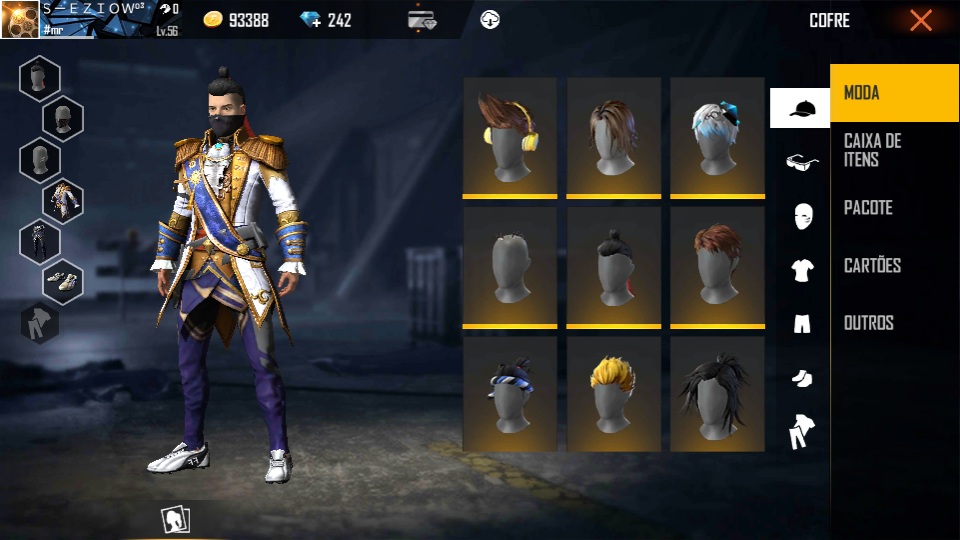This screenshot has height=540, width=960.
Task: Add diamonds using the diamond counter
Action: point(325,20)
